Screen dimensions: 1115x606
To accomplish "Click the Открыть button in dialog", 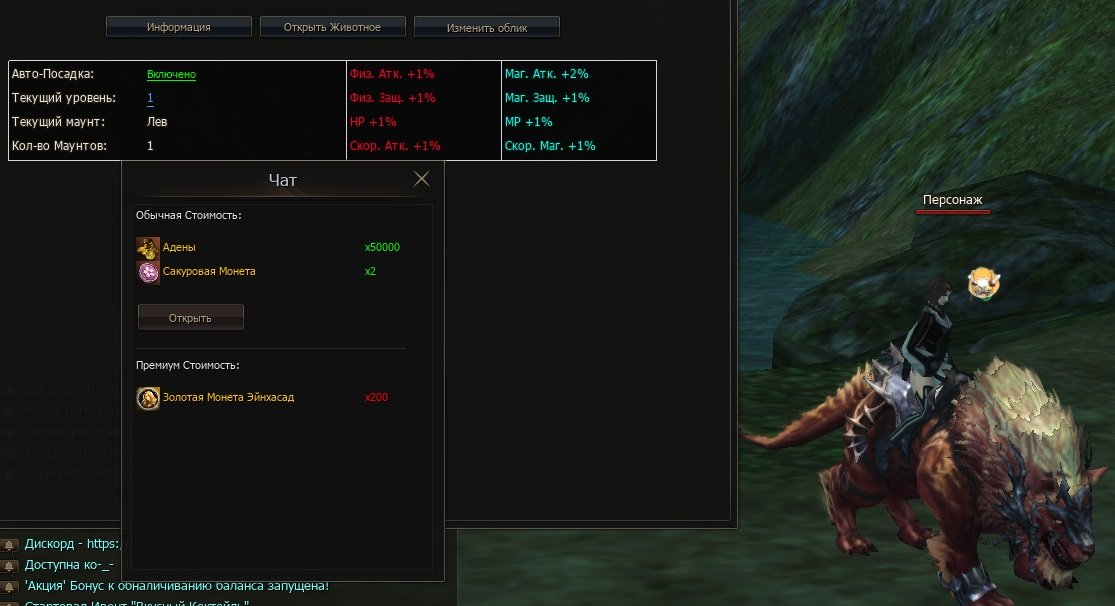I will (190, 318).
